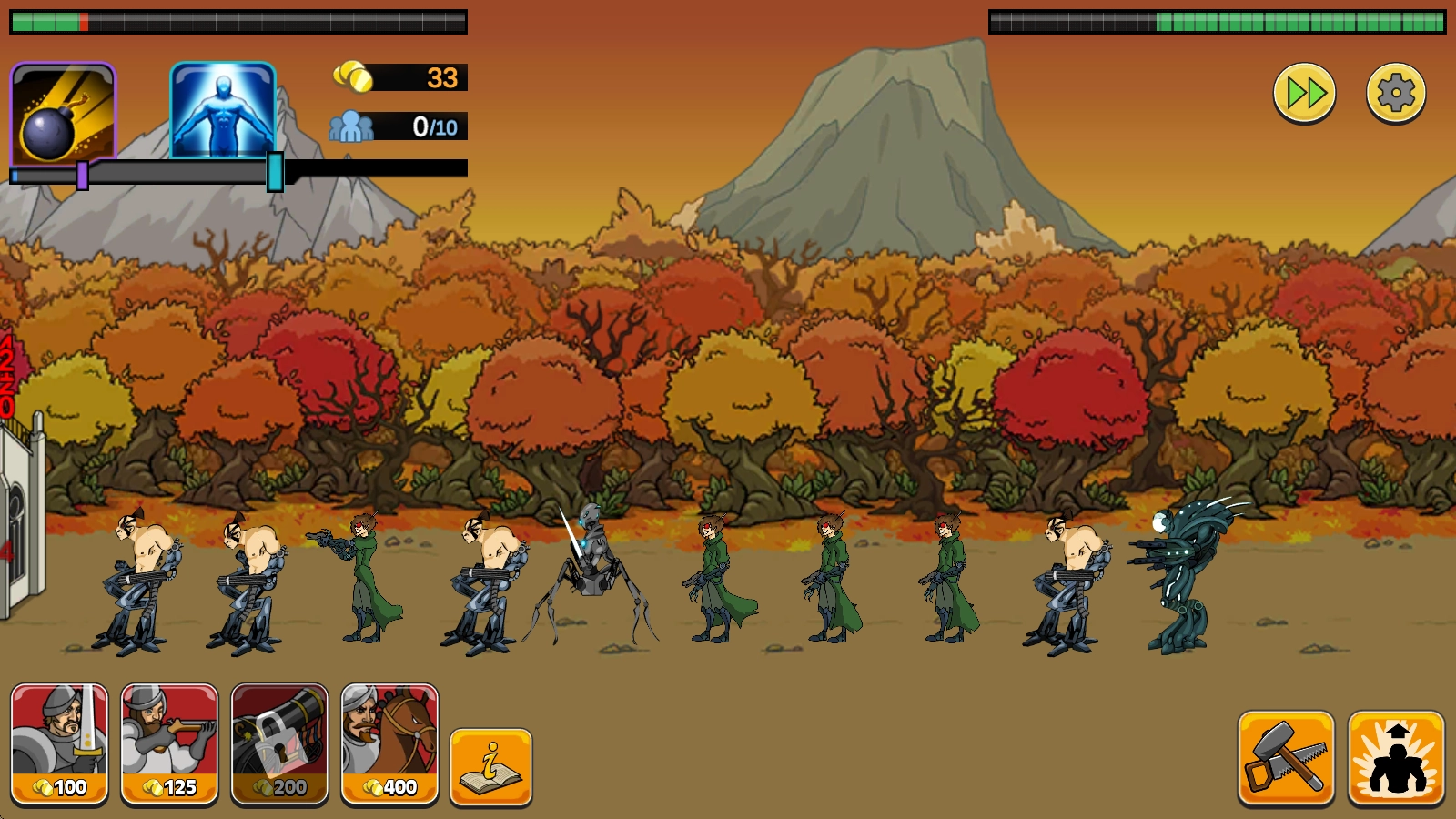The image size is (1456, 819).
Task: Use the blue glowing body power
Action: click(223, 111)
